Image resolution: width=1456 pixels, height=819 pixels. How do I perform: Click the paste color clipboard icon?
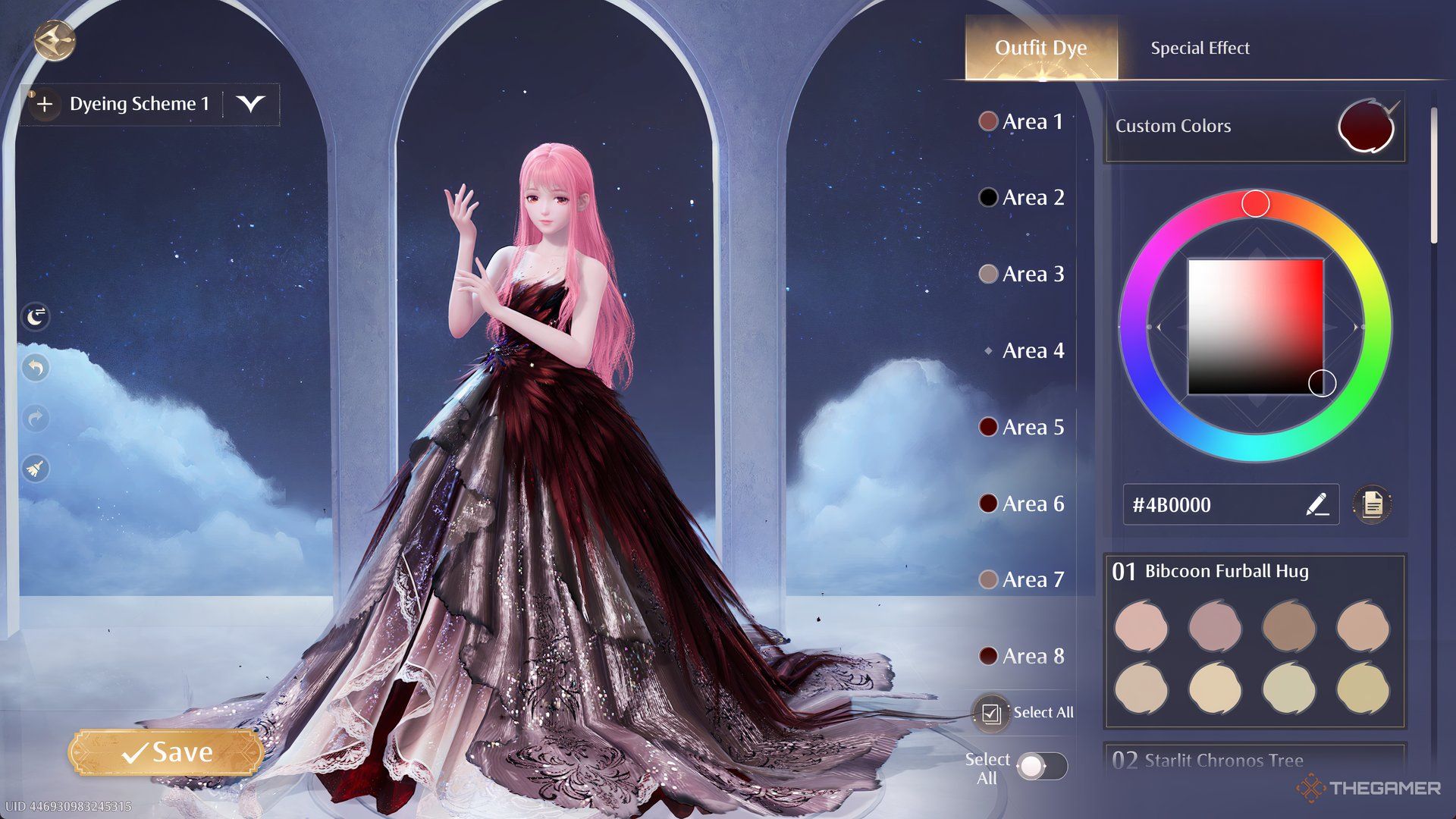pos(1373,504)
